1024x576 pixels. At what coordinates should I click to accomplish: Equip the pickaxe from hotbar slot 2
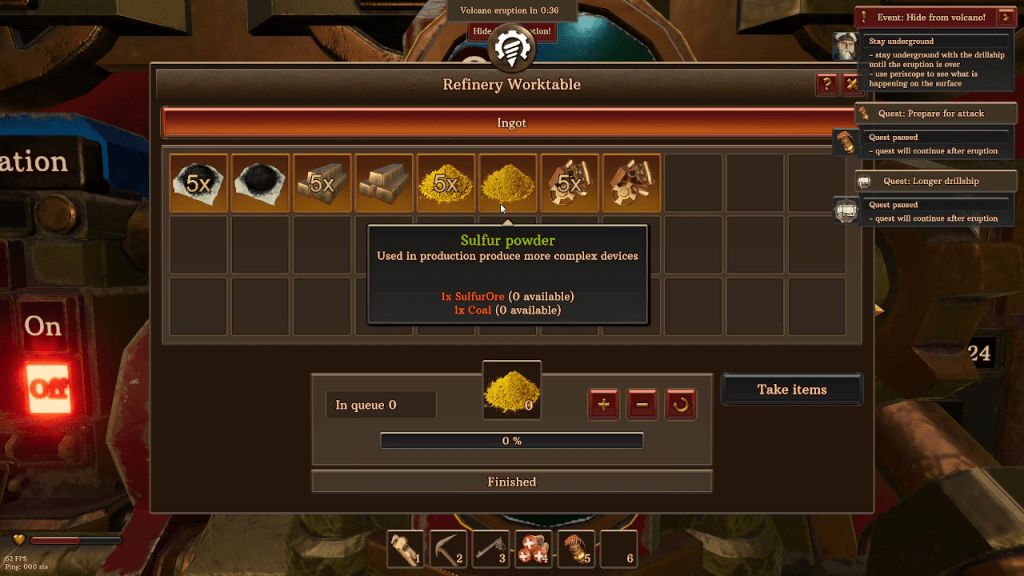pyautogui.click(x=447, y=549)
